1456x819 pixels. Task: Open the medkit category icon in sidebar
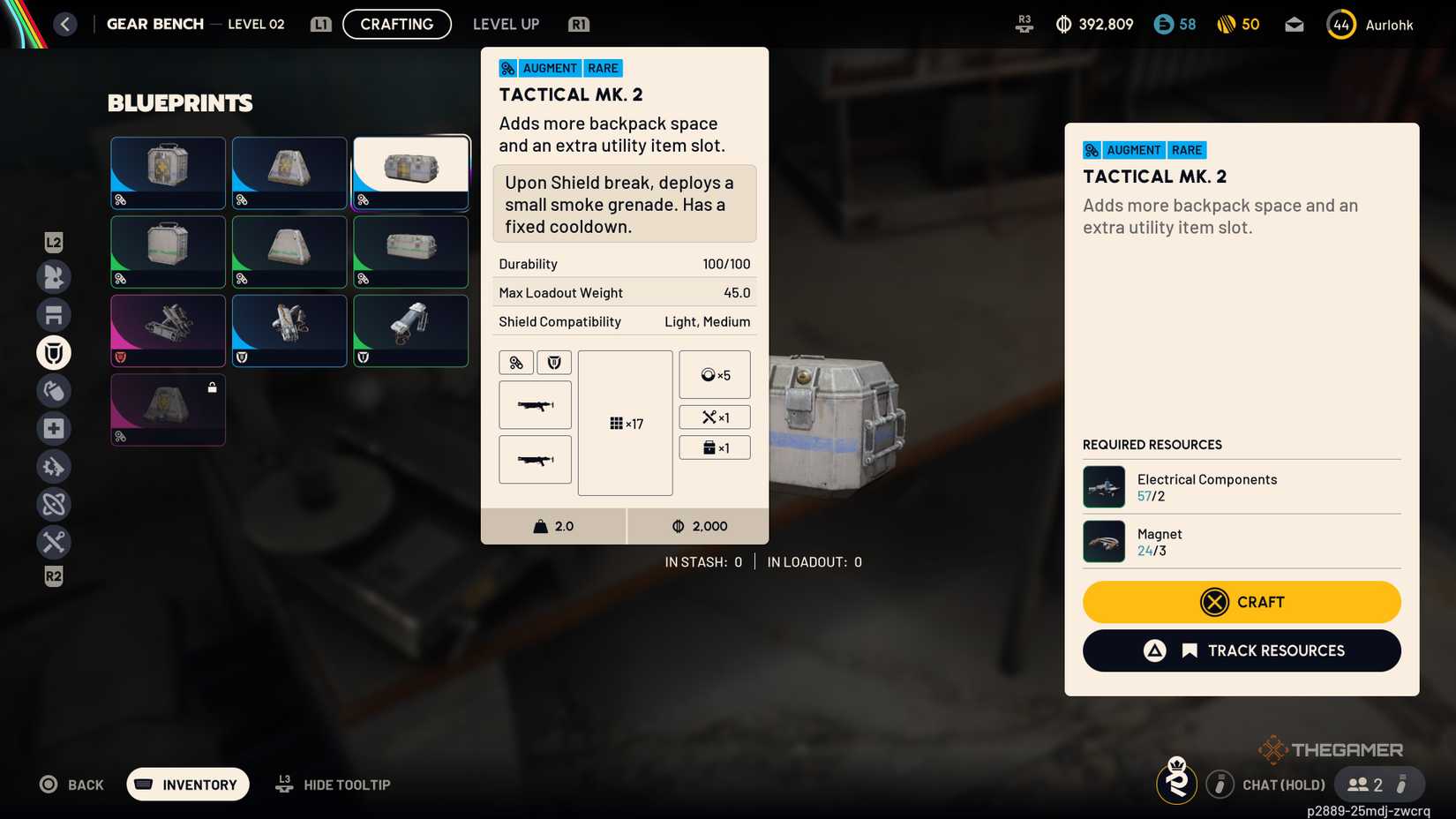54,428
